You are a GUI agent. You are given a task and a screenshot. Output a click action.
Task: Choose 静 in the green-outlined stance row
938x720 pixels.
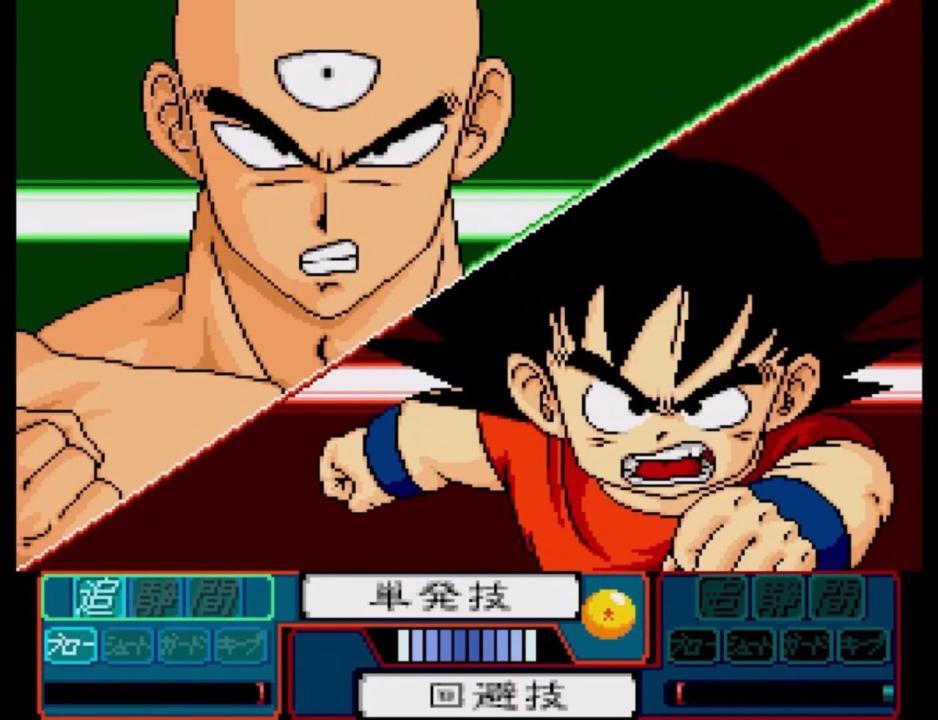(156, 598)
